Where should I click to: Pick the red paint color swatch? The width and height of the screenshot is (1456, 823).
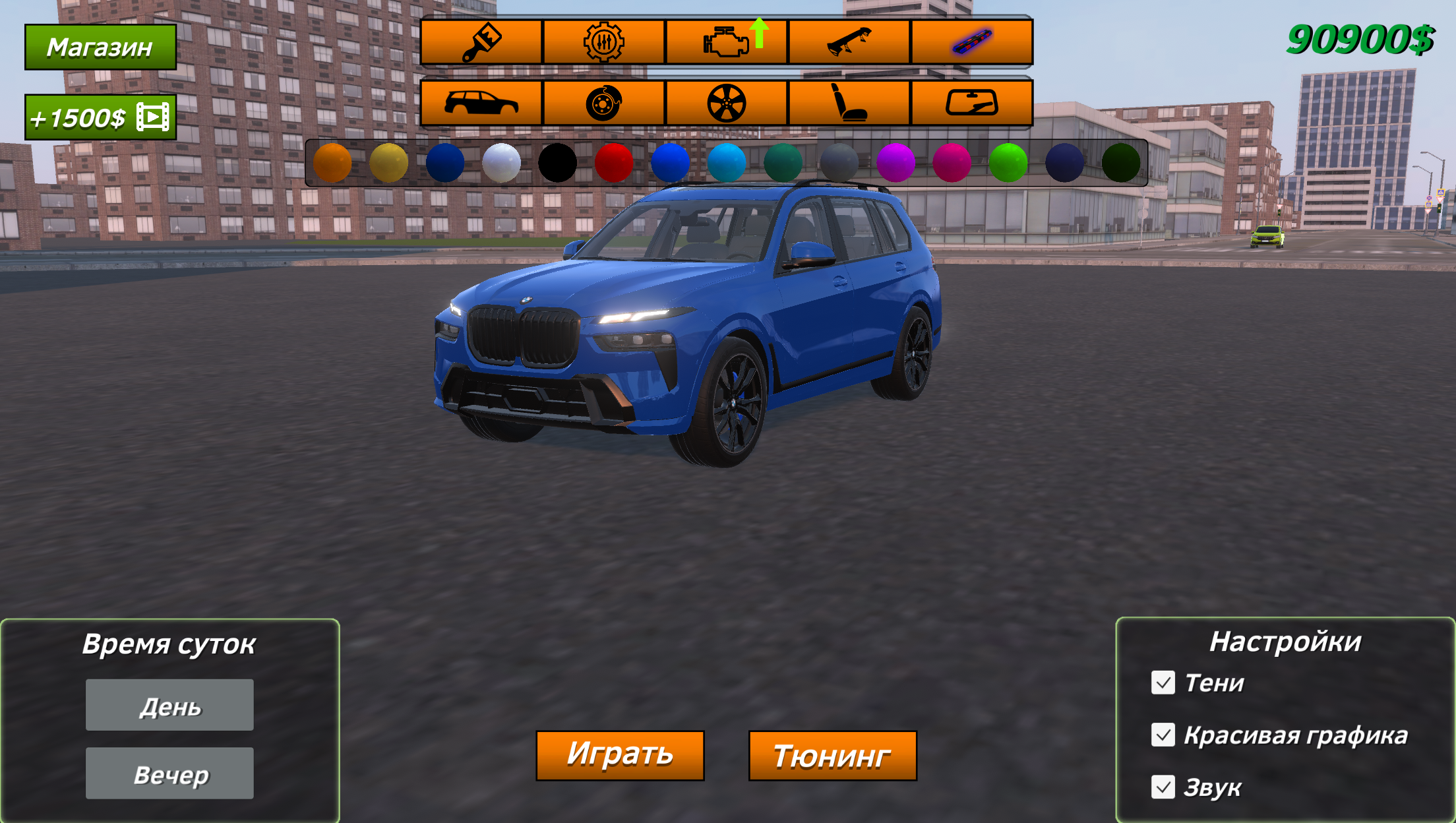coord(613,162)
